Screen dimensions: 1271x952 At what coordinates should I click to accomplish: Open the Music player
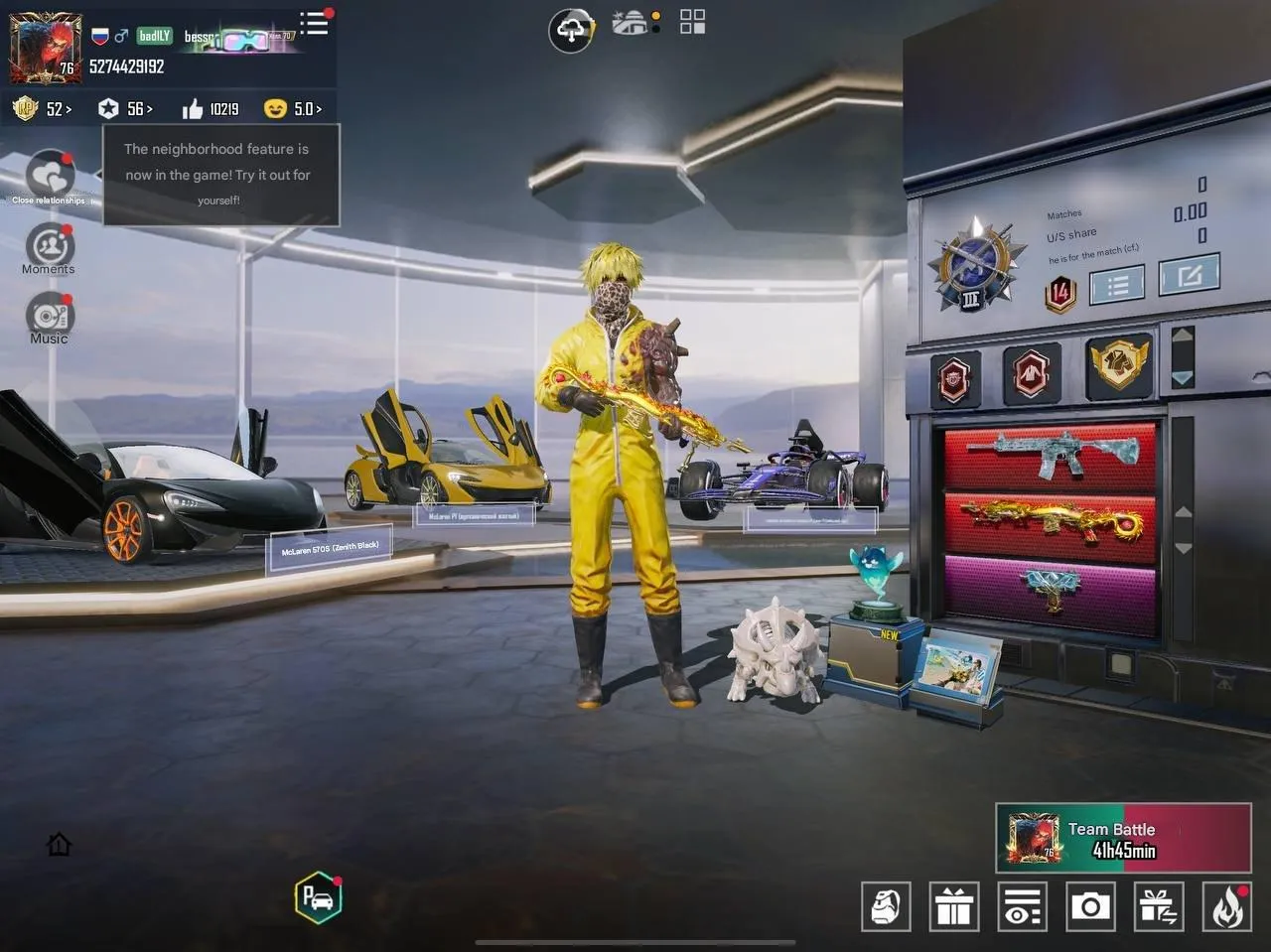click(48, 320)
